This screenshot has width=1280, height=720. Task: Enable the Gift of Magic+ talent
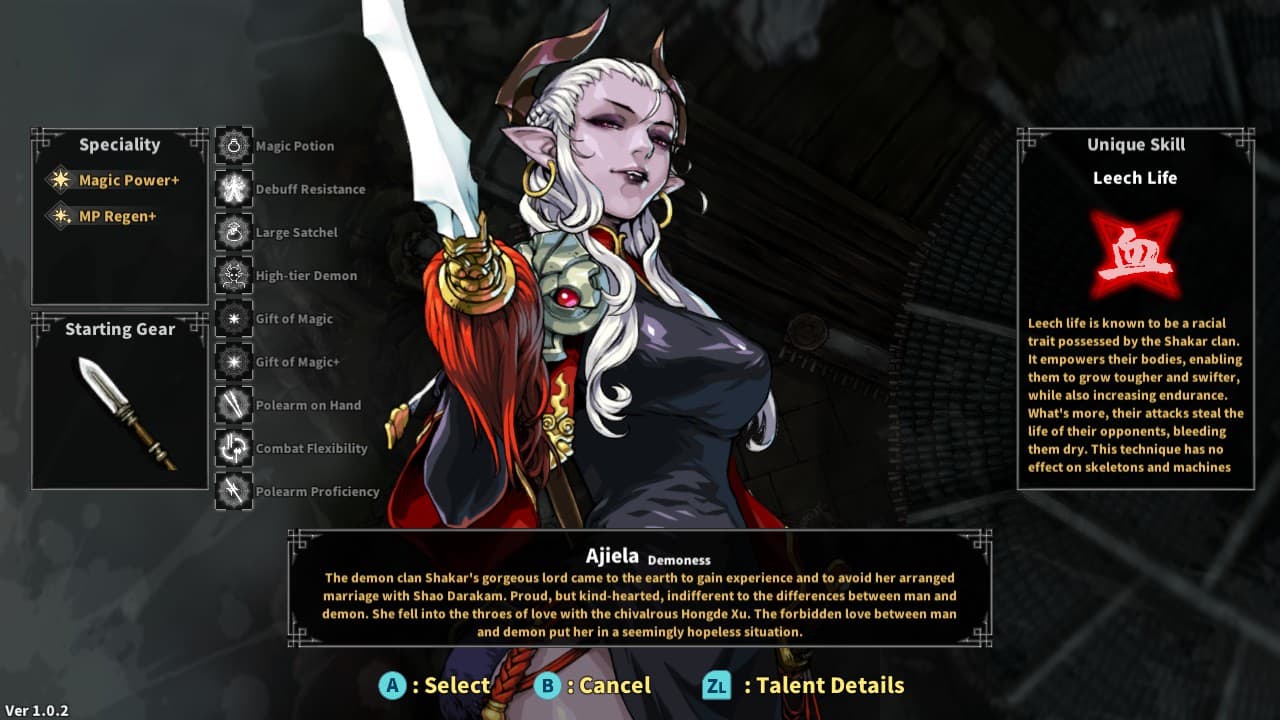coord(233,362)
